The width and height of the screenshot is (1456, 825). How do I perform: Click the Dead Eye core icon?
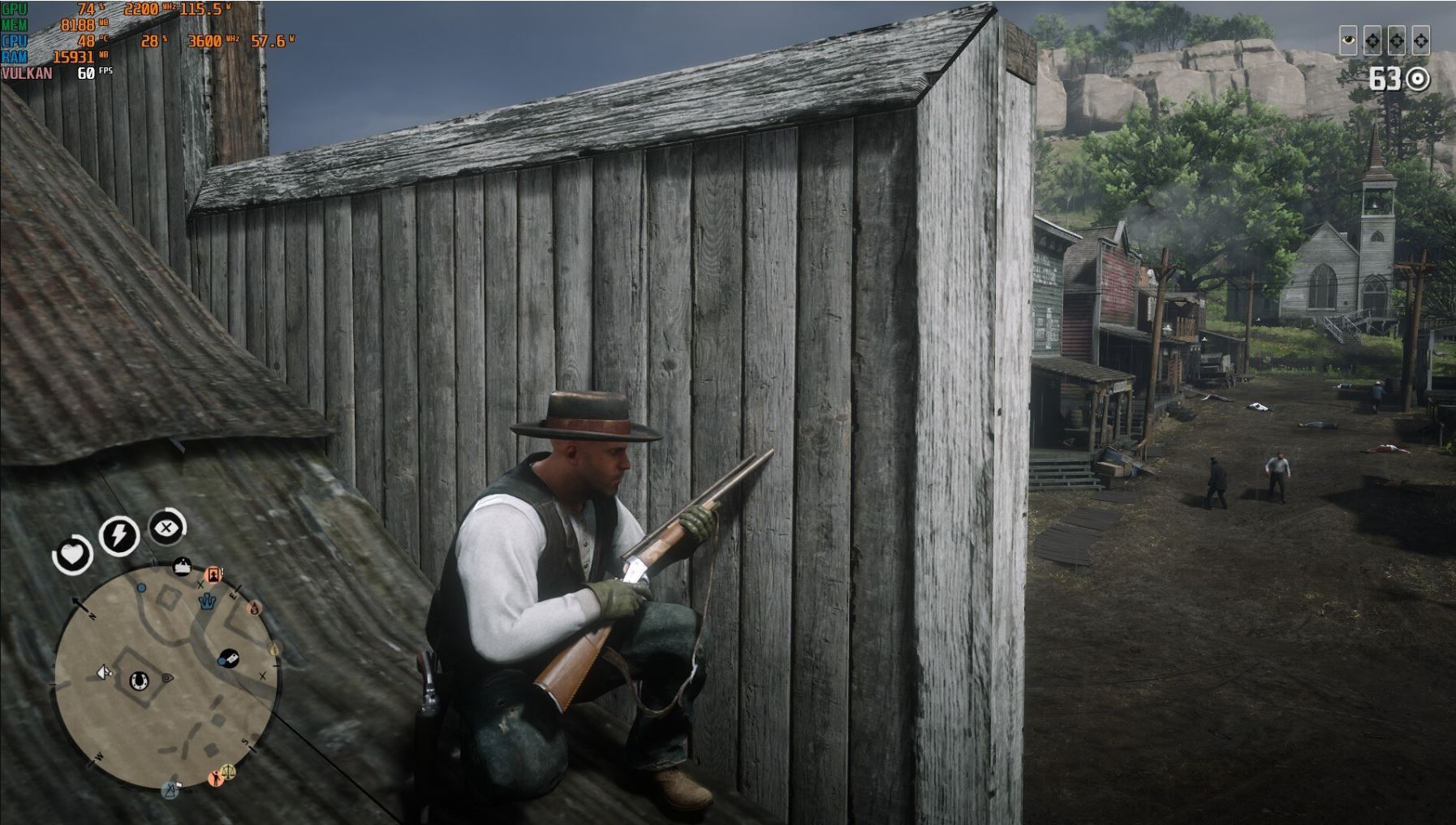pos(166,528)
